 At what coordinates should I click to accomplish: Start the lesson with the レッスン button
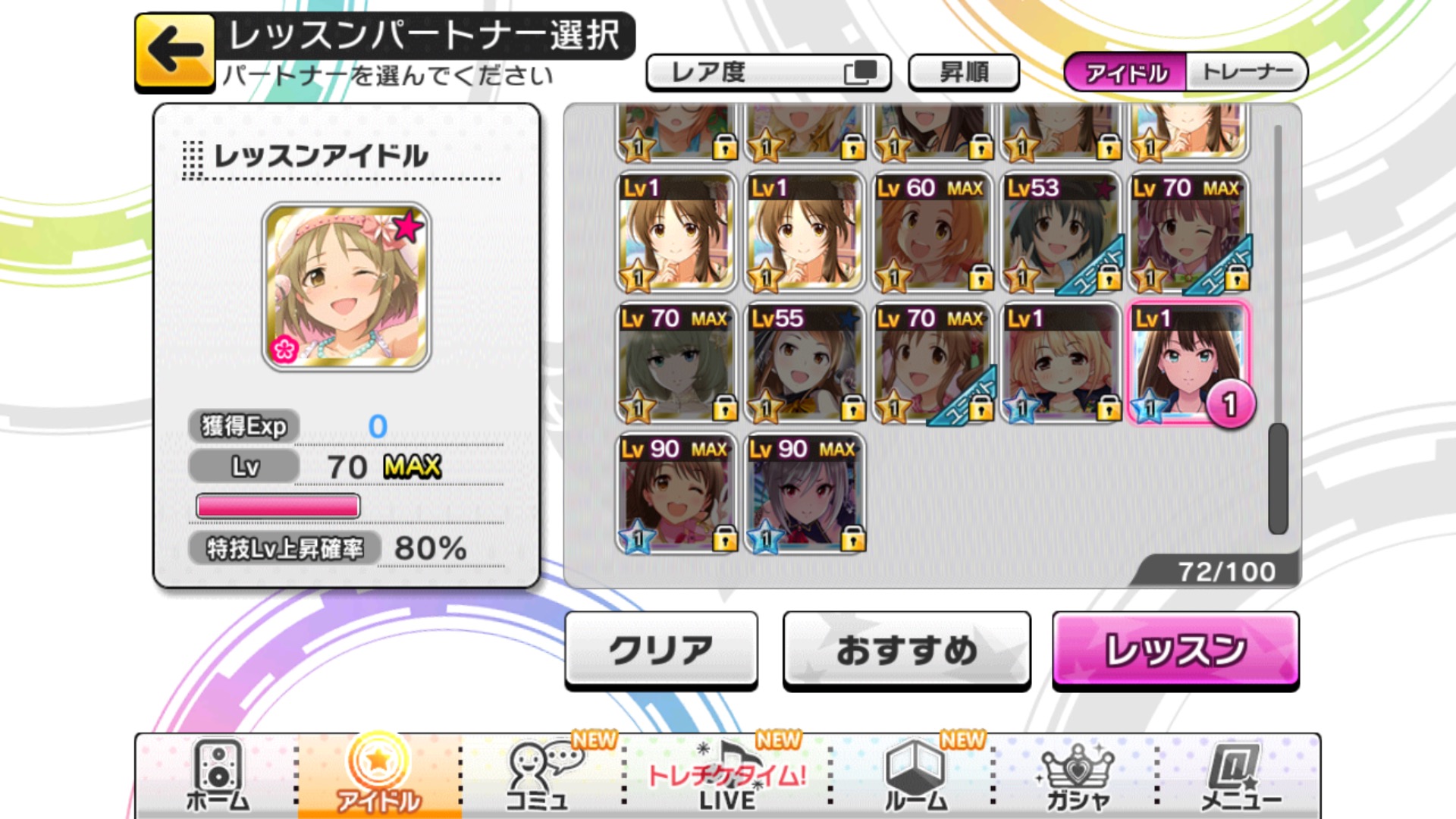click(x=1175, y=650)
